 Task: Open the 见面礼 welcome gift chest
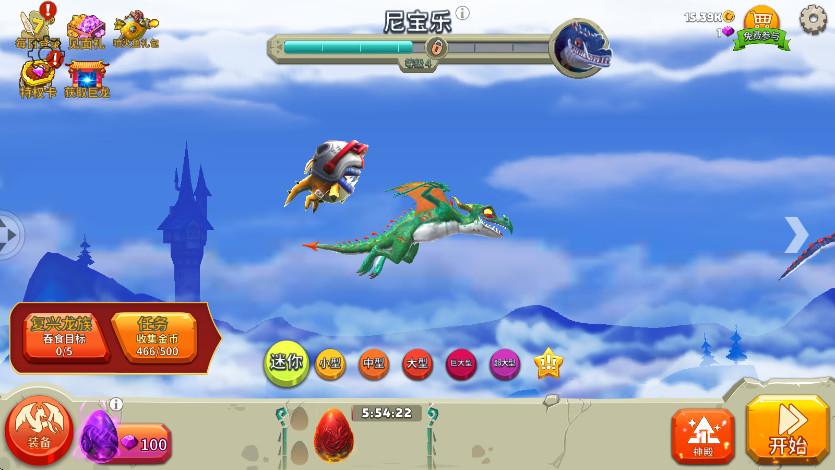pyautogui.click(x=86, y=28)
